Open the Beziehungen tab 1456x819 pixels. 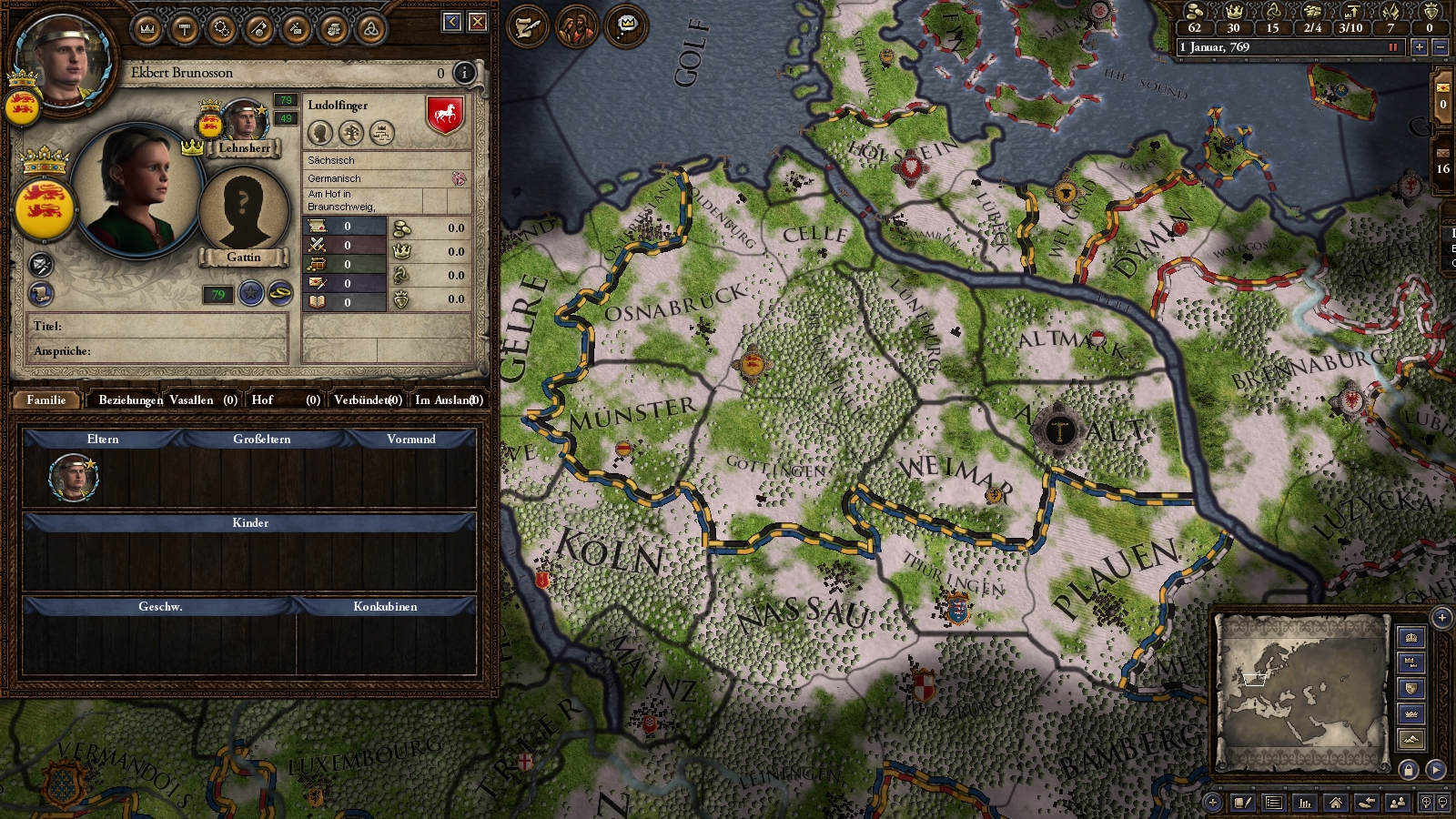(130, 399)
